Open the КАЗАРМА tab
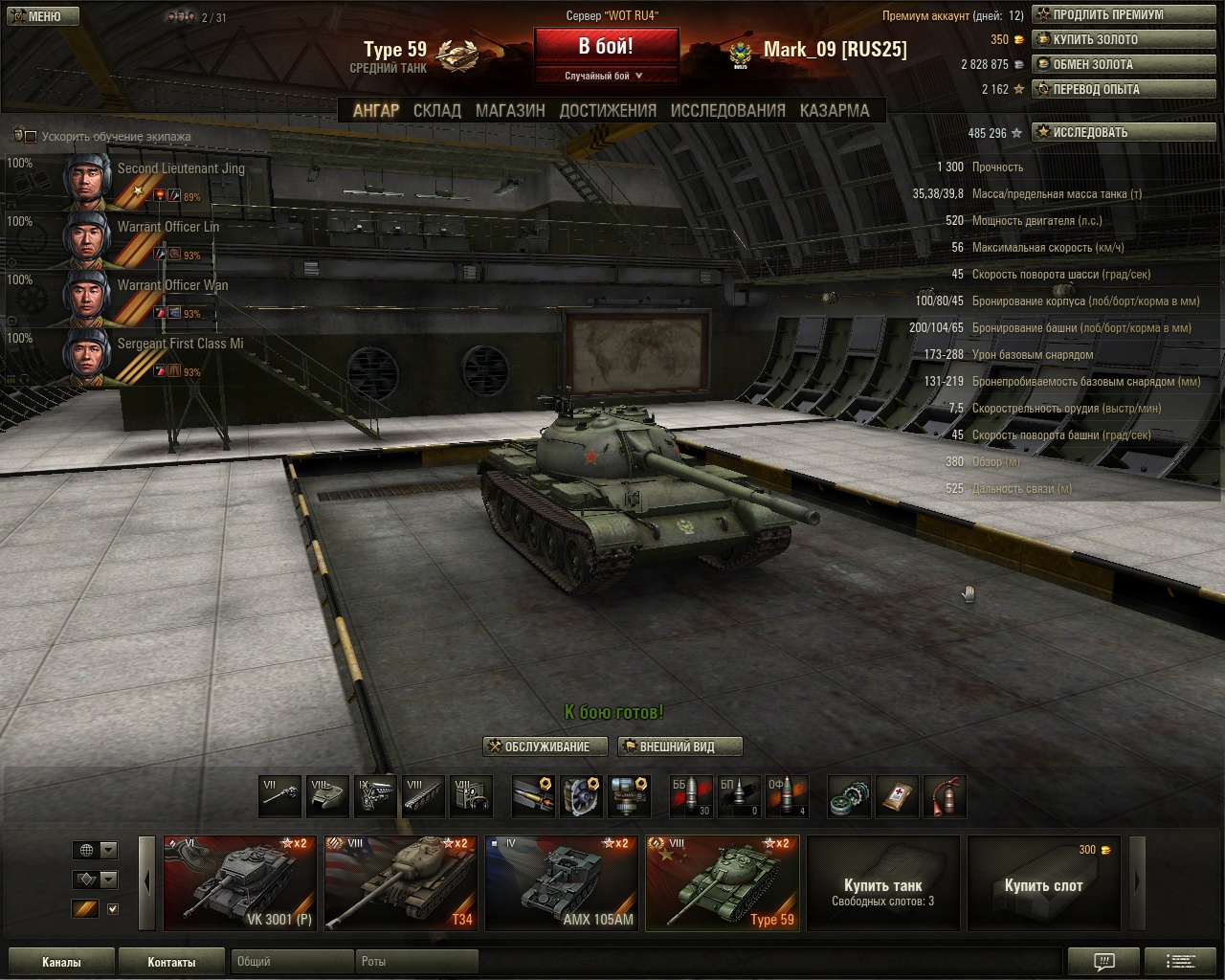The height and width of the screenshot is (980, 1225). 835,110
